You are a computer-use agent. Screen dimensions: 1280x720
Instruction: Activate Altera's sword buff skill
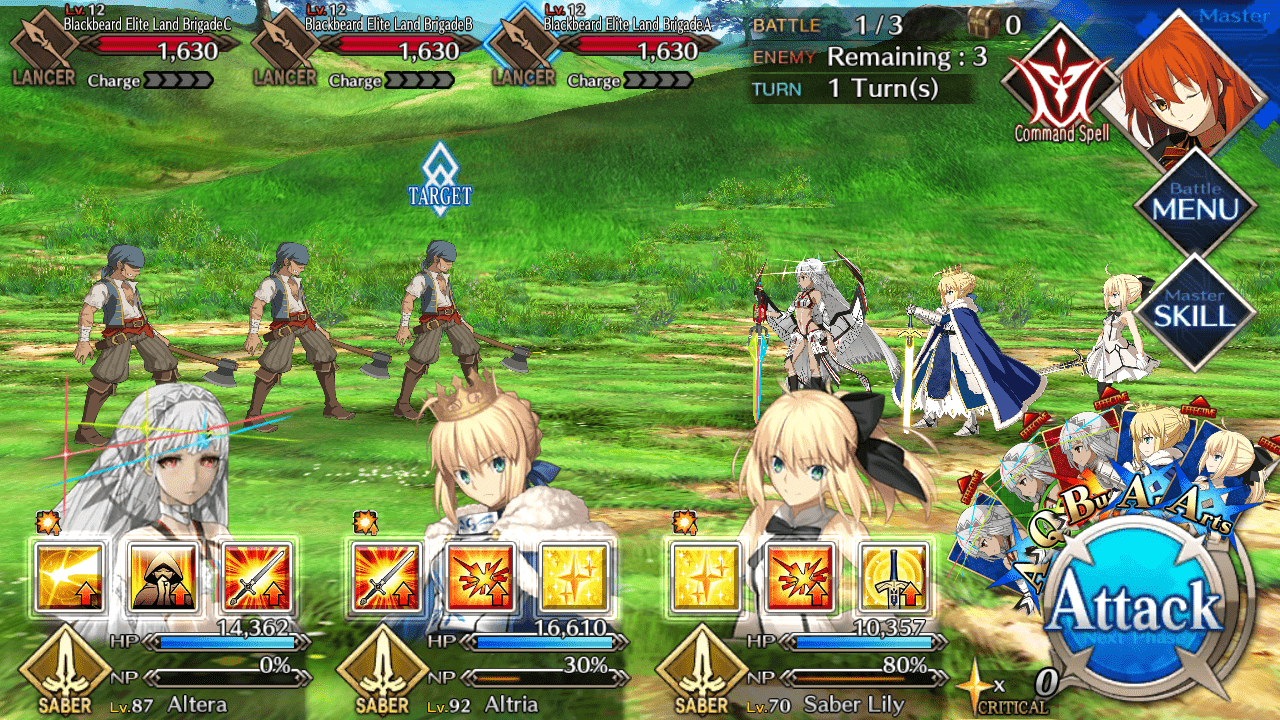tap(256, 578)
